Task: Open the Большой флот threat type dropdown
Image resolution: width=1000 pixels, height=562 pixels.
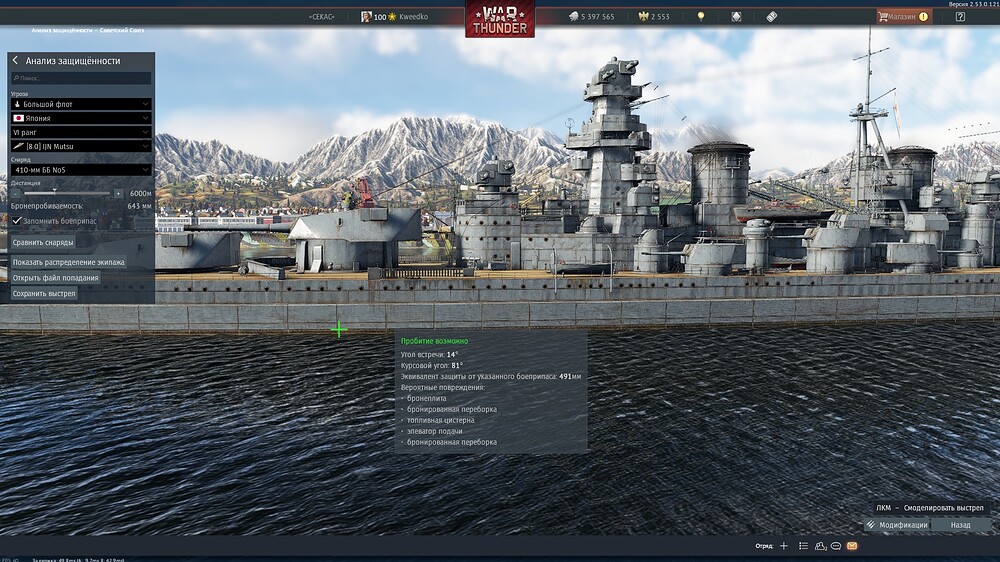Action: coord(81,104)
